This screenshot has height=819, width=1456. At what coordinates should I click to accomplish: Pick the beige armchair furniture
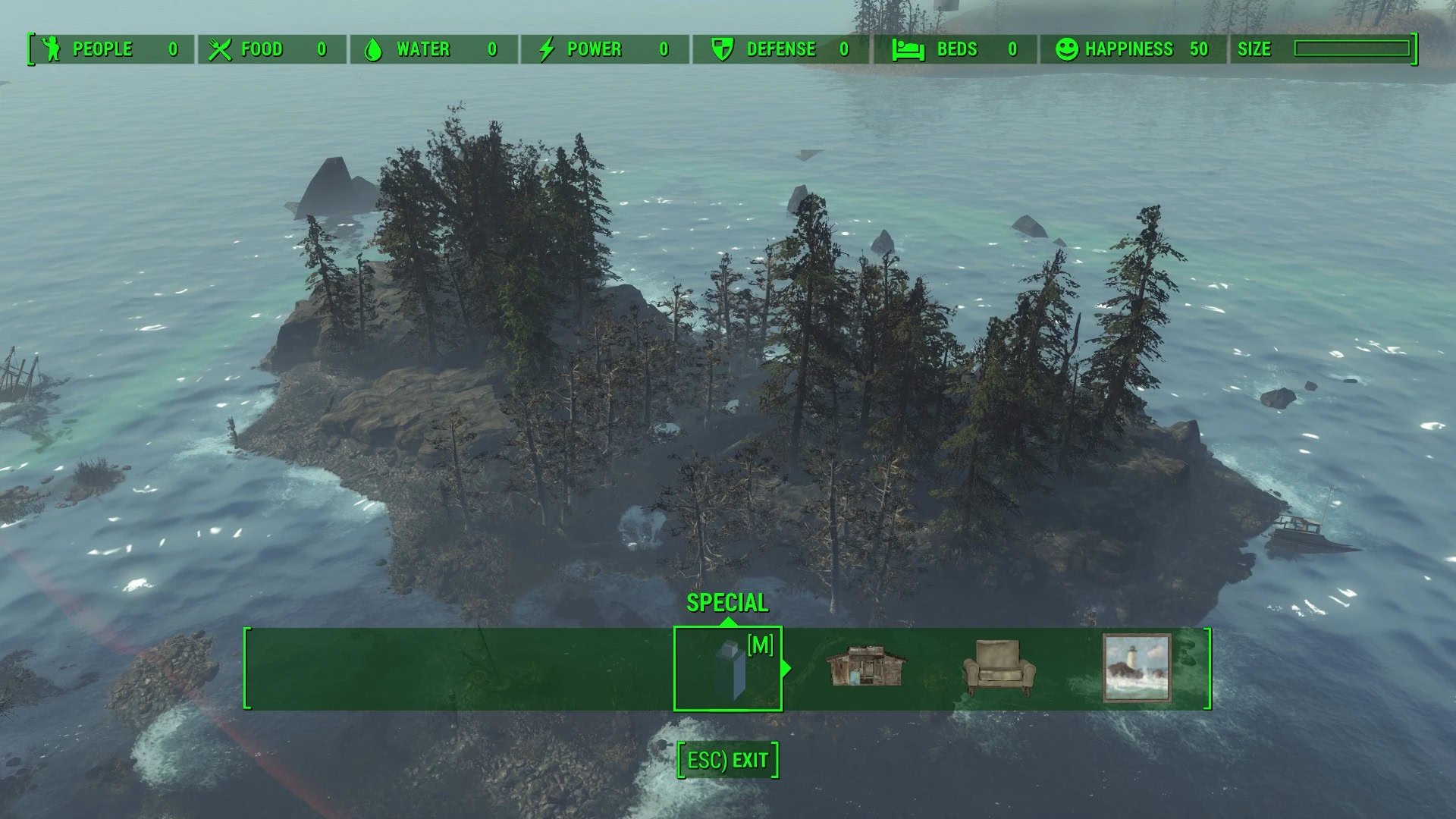tap(999, 667)
